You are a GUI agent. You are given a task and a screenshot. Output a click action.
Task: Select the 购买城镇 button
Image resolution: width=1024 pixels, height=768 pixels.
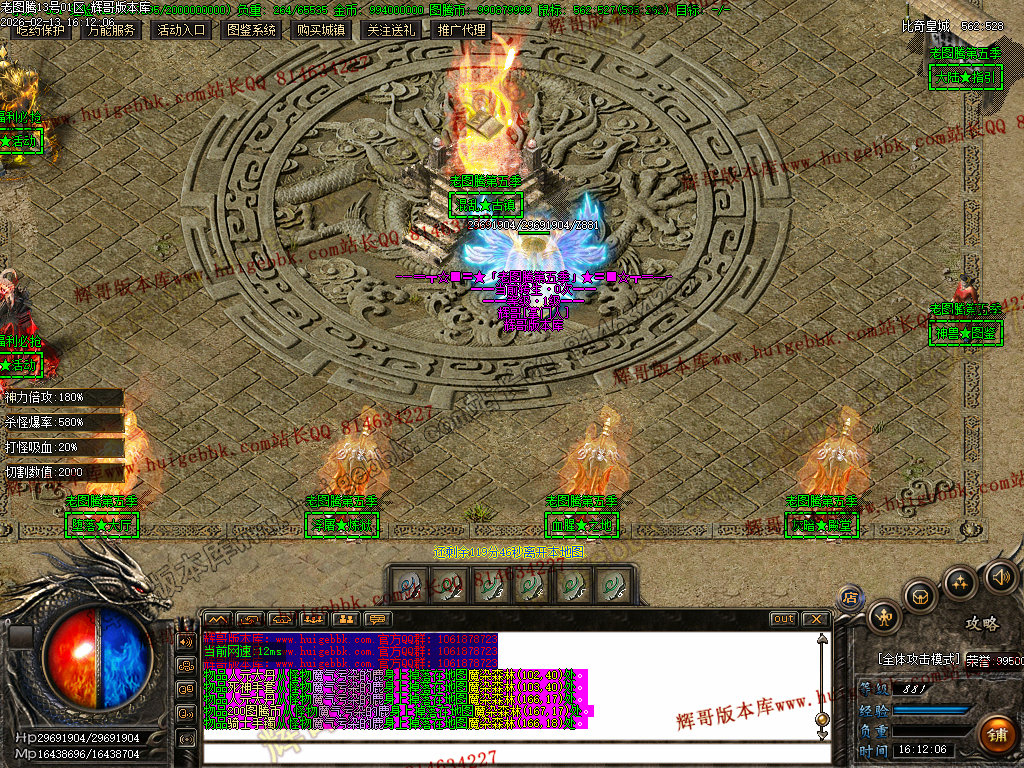click(x=321, y=30)
